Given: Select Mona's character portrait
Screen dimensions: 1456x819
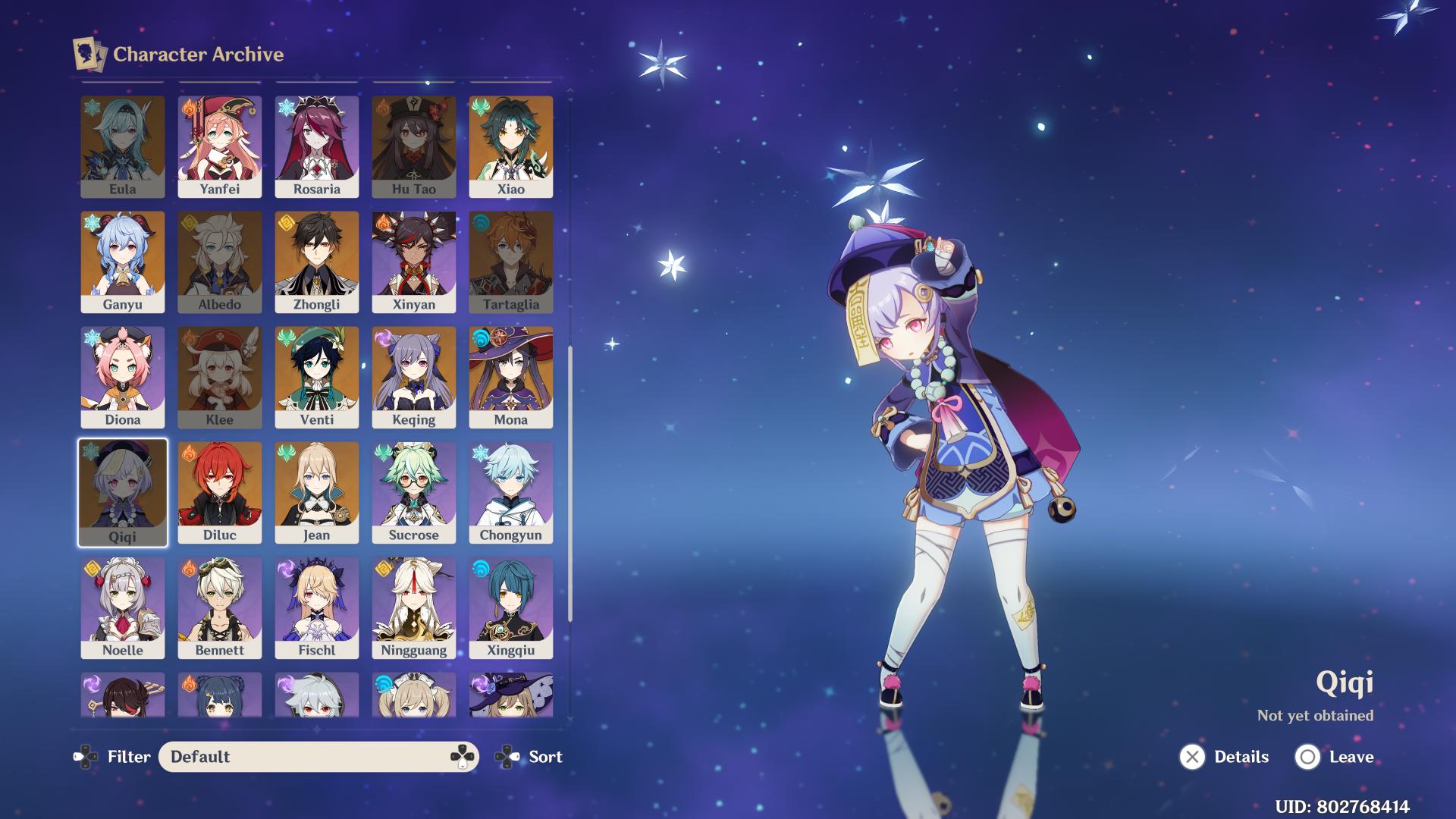Looking at the screenshot, I should click(x=510, y=375).
